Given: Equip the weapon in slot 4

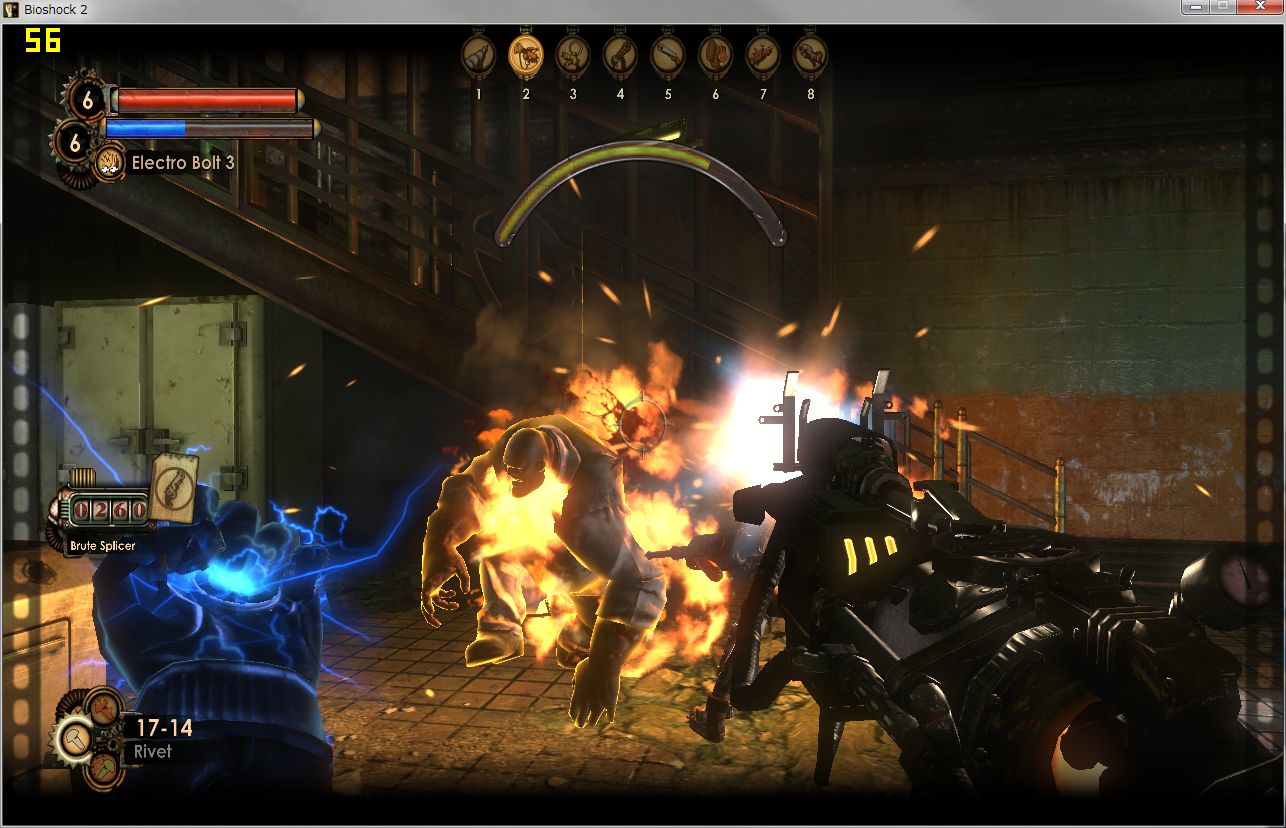Looking at the screenshot, I should (x=620, y=54).
